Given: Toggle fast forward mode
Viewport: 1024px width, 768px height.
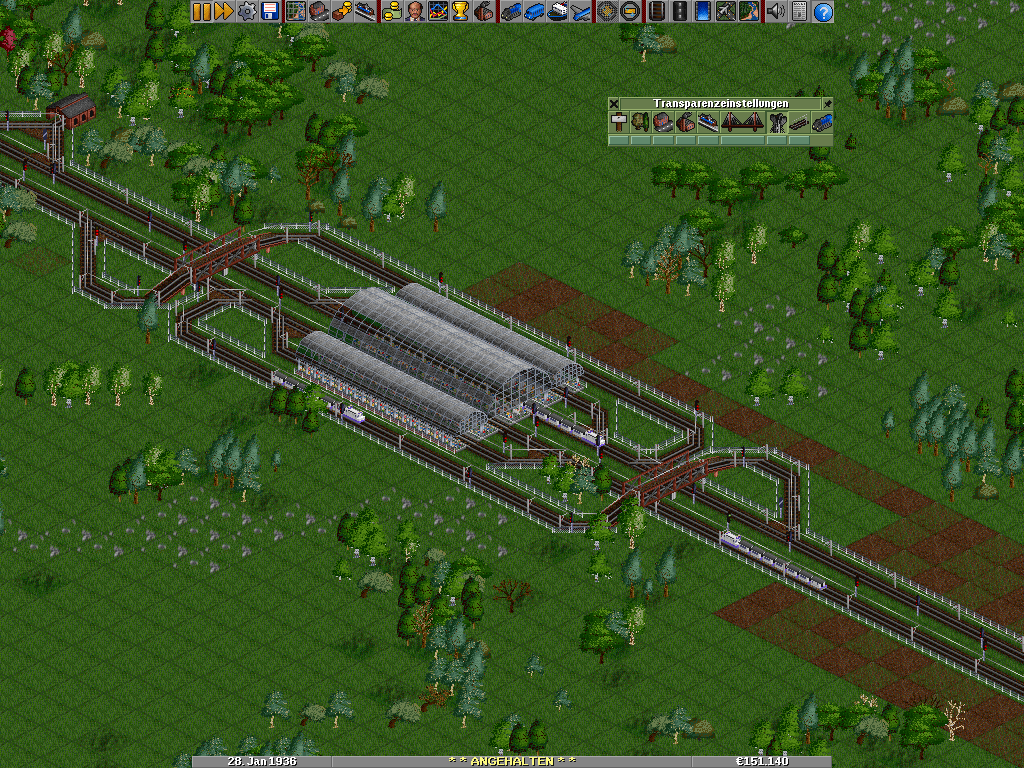Looking at the screenshot, I should (x=223, y=12).
